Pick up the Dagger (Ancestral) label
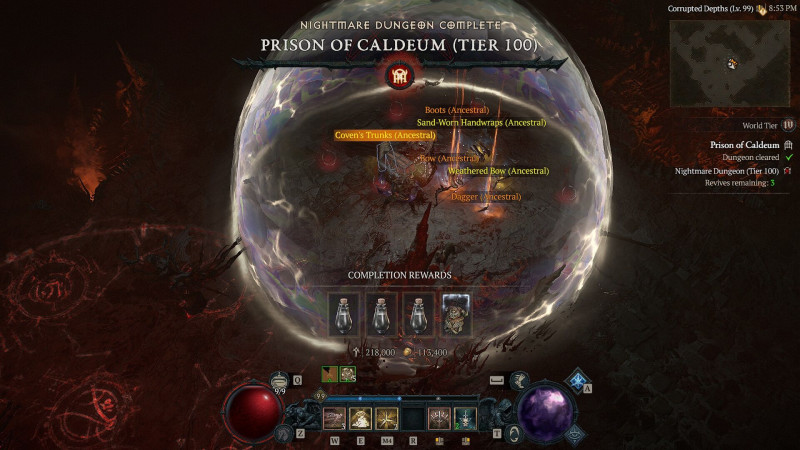 (x=486, y=197)
